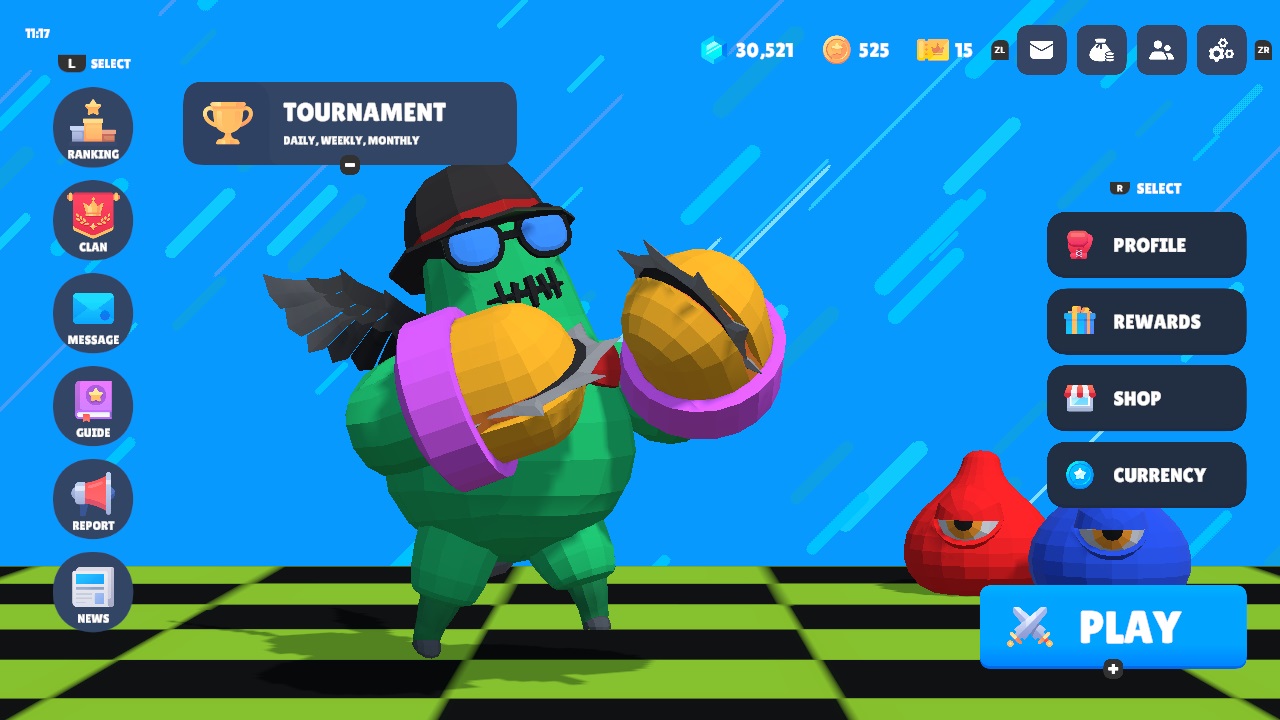Image resolution: width=1280 pixels, height=720 pixels.
Task: Open the mail envelope icon at top right
Action: (x=1041, y=50)
